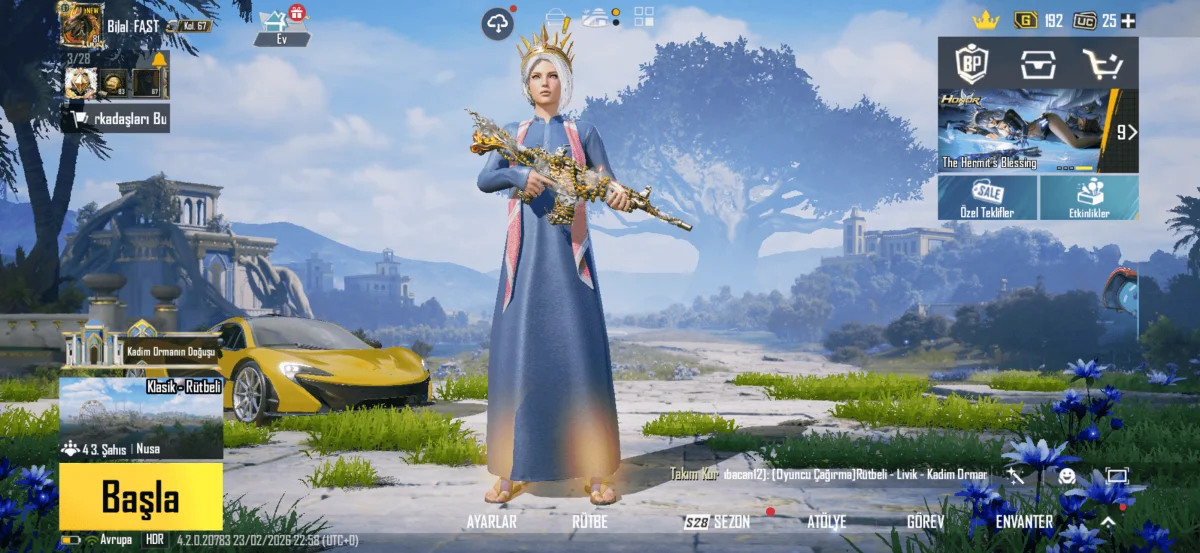This screenshot has width=1200, height=553.
Task: Open the Kadim Ormanın Doğuşu event banner
Action: [x=140, y=350]
